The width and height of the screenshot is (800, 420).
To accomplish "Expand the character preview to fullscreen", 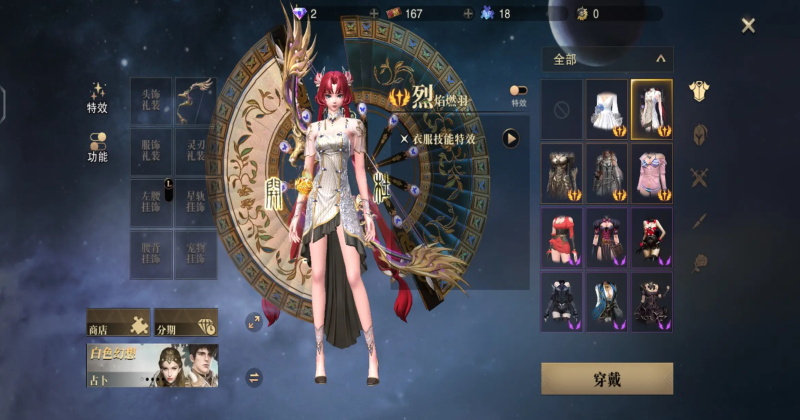I will [253, 321].
